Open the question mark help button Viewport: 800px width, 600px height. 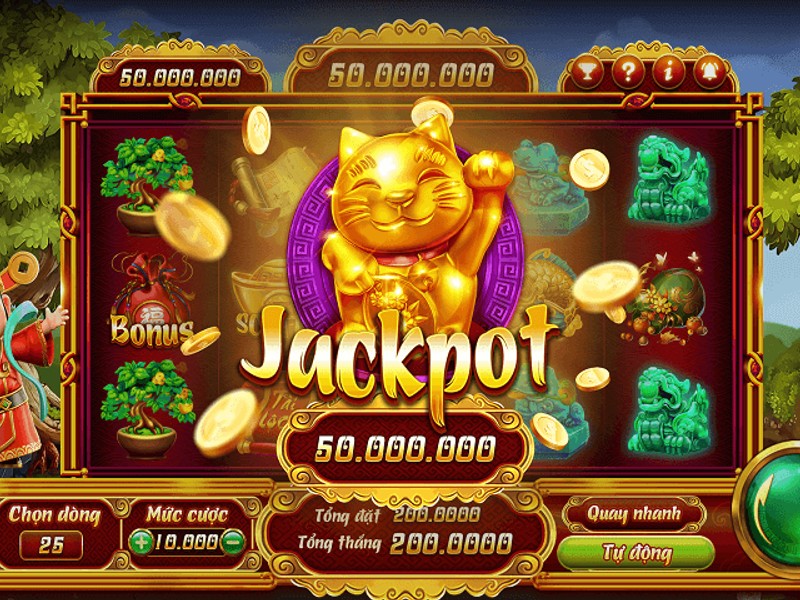[x=626, y=73]
